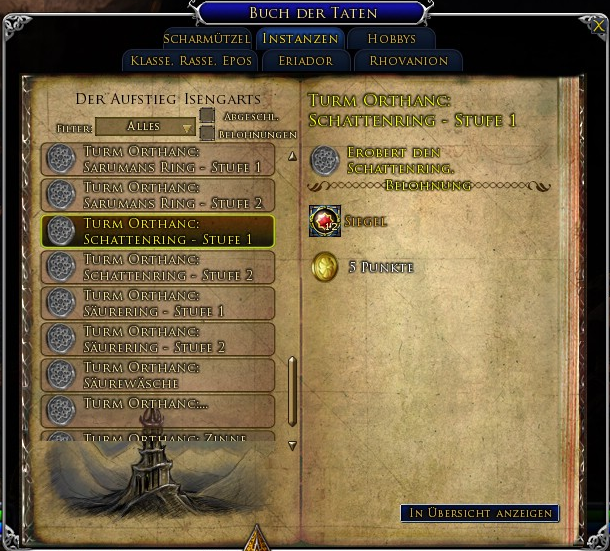Viewport: 610px width, 551px height.
Task: Click the deed list scroll-up arrow
Action: click(x=292, y=157)
